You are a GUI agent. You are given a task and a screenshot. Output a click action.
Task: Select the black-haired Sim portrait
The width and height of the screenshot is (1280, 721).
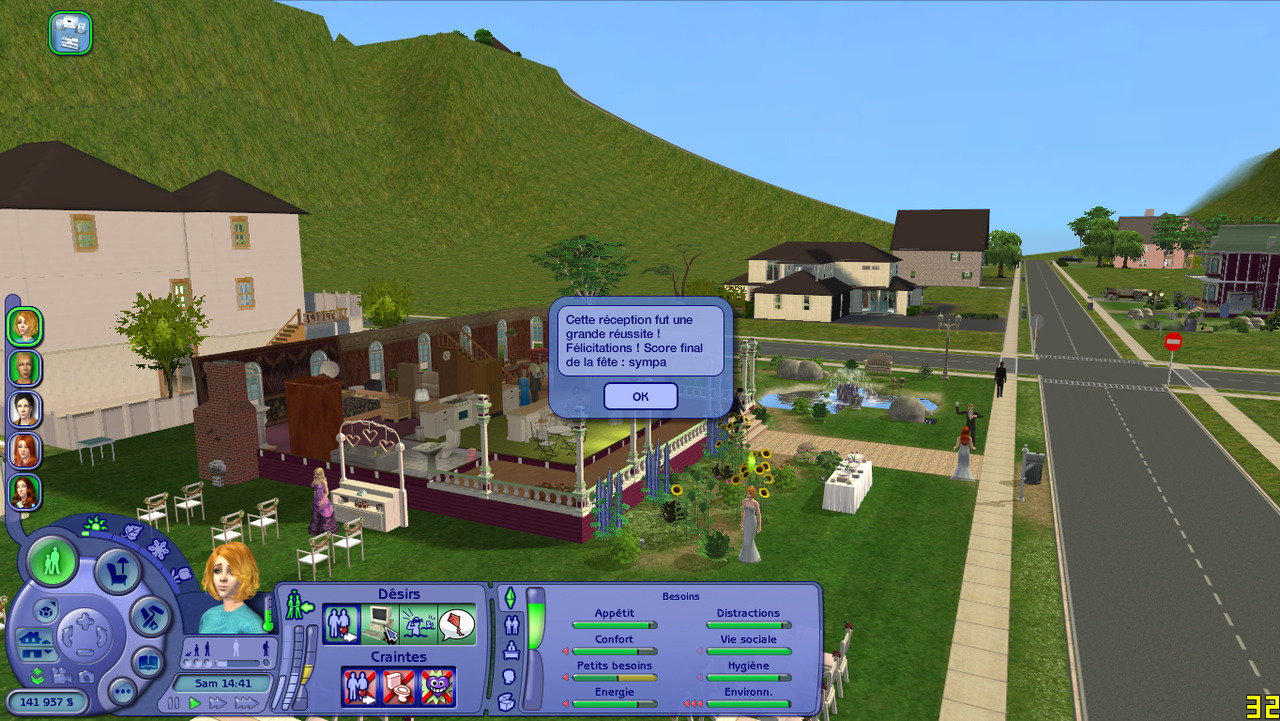pos(24,409)
